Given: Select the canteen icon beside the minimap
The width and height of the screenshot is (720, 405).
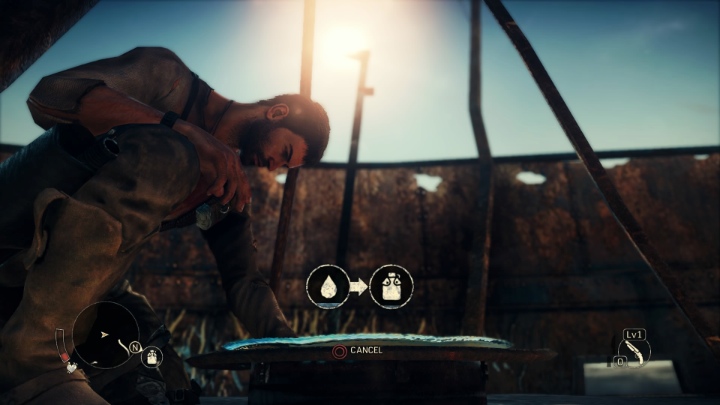Looking at the screenshot, I should click(x=153, y=356).
